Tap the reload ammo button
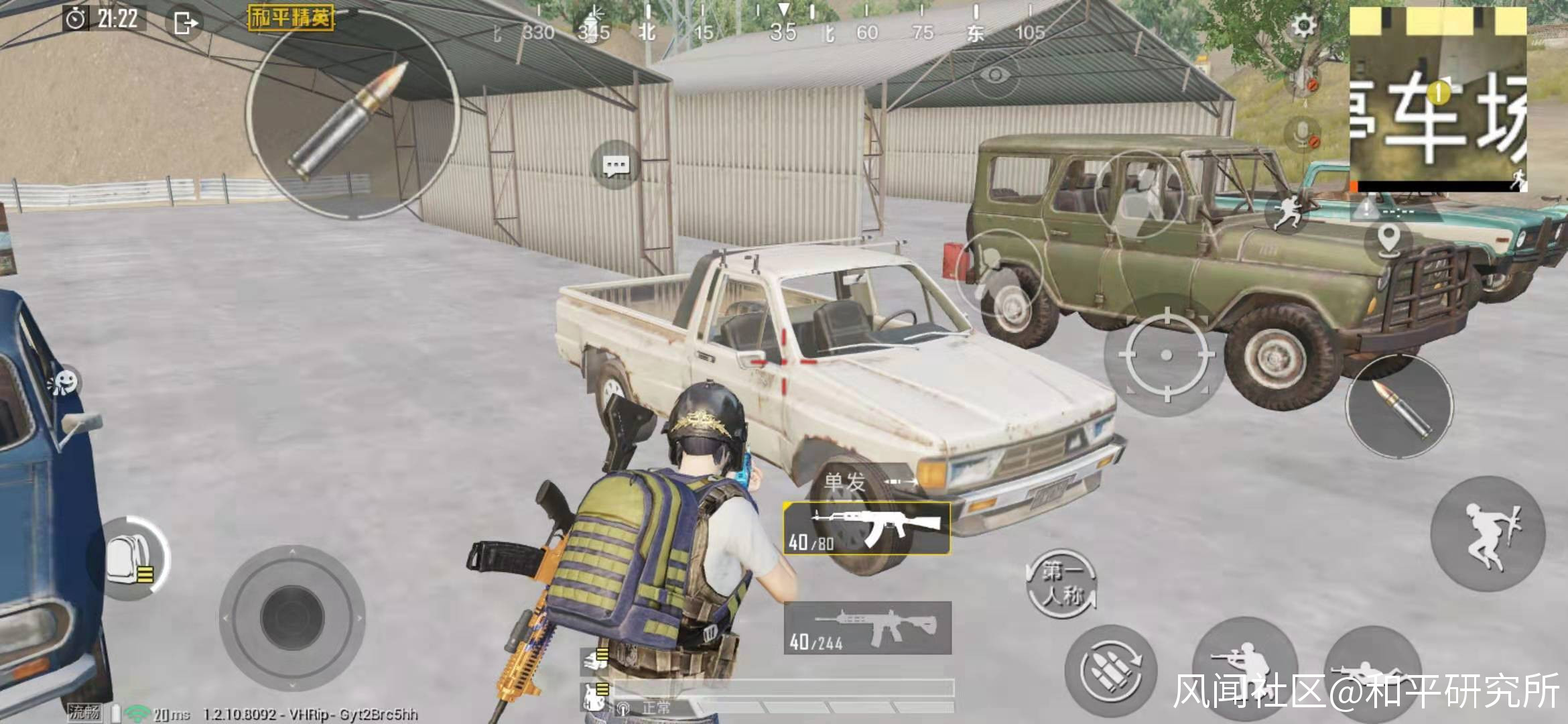 coord(1110,671)
